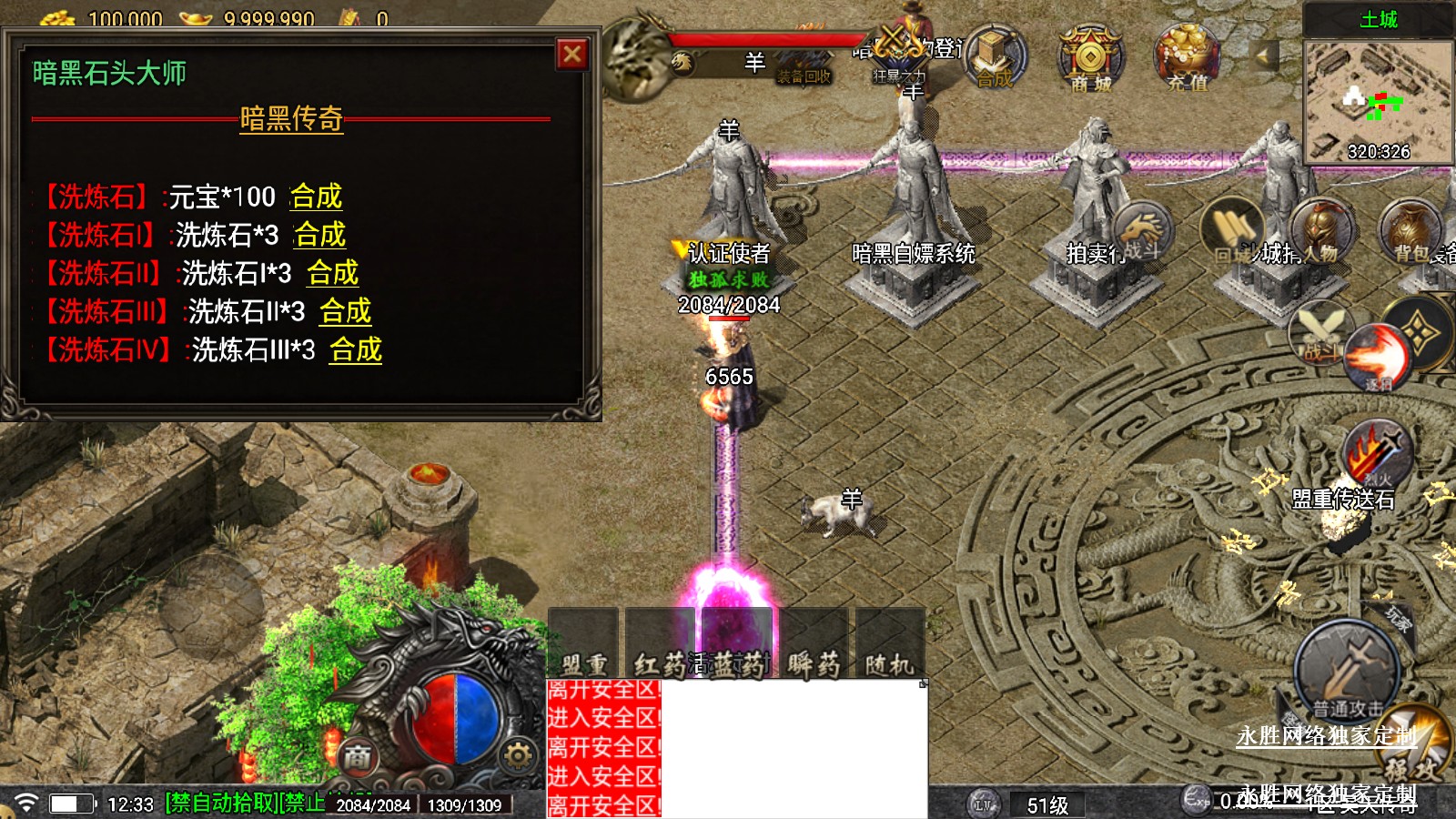The height and width of the screenshot is (819, 1456).
Task: Collapse the top icon bar arrow
Action: [x=1263, y=56]
